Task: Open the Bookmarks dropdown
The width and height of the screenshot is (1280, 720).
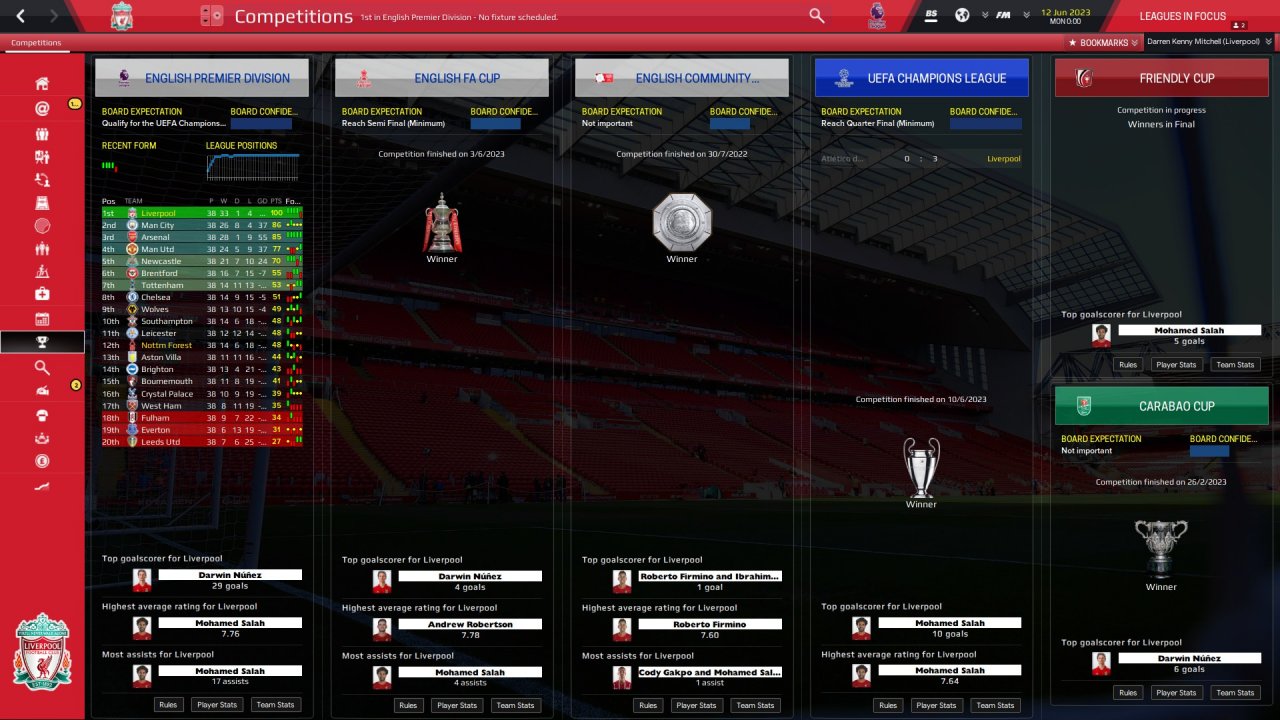Action: (1104, 42)
